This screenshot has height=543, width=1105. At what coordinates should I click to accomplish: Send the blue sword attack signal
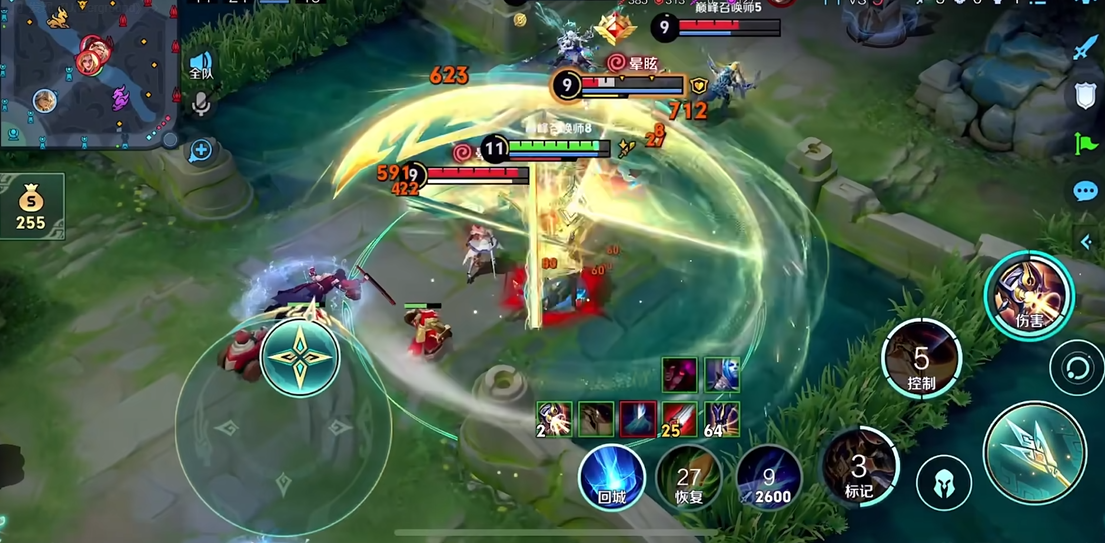tap(1085, 48)
